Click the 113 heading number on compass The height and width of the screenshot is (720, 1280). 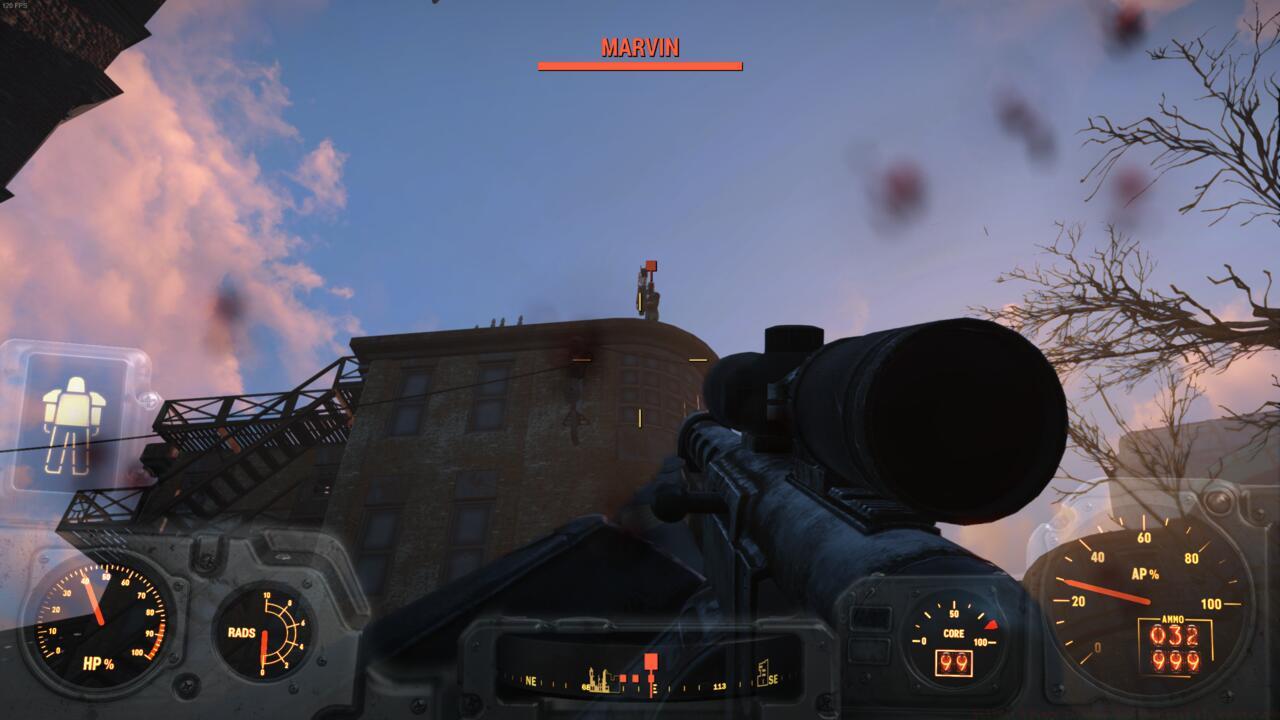point(719,688)
